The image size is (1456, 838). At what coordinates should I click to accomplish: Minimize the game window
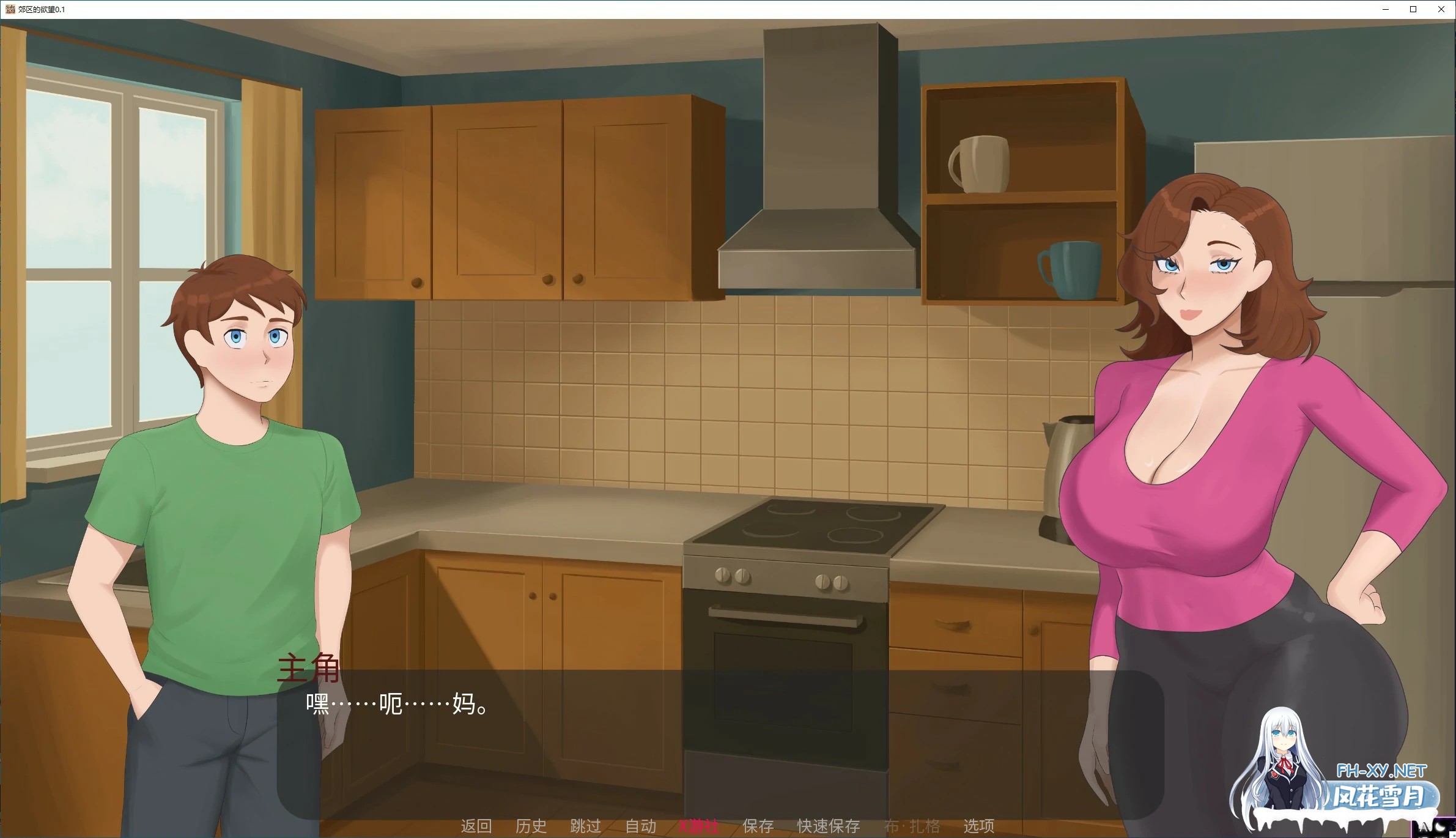pos(1386,9)
